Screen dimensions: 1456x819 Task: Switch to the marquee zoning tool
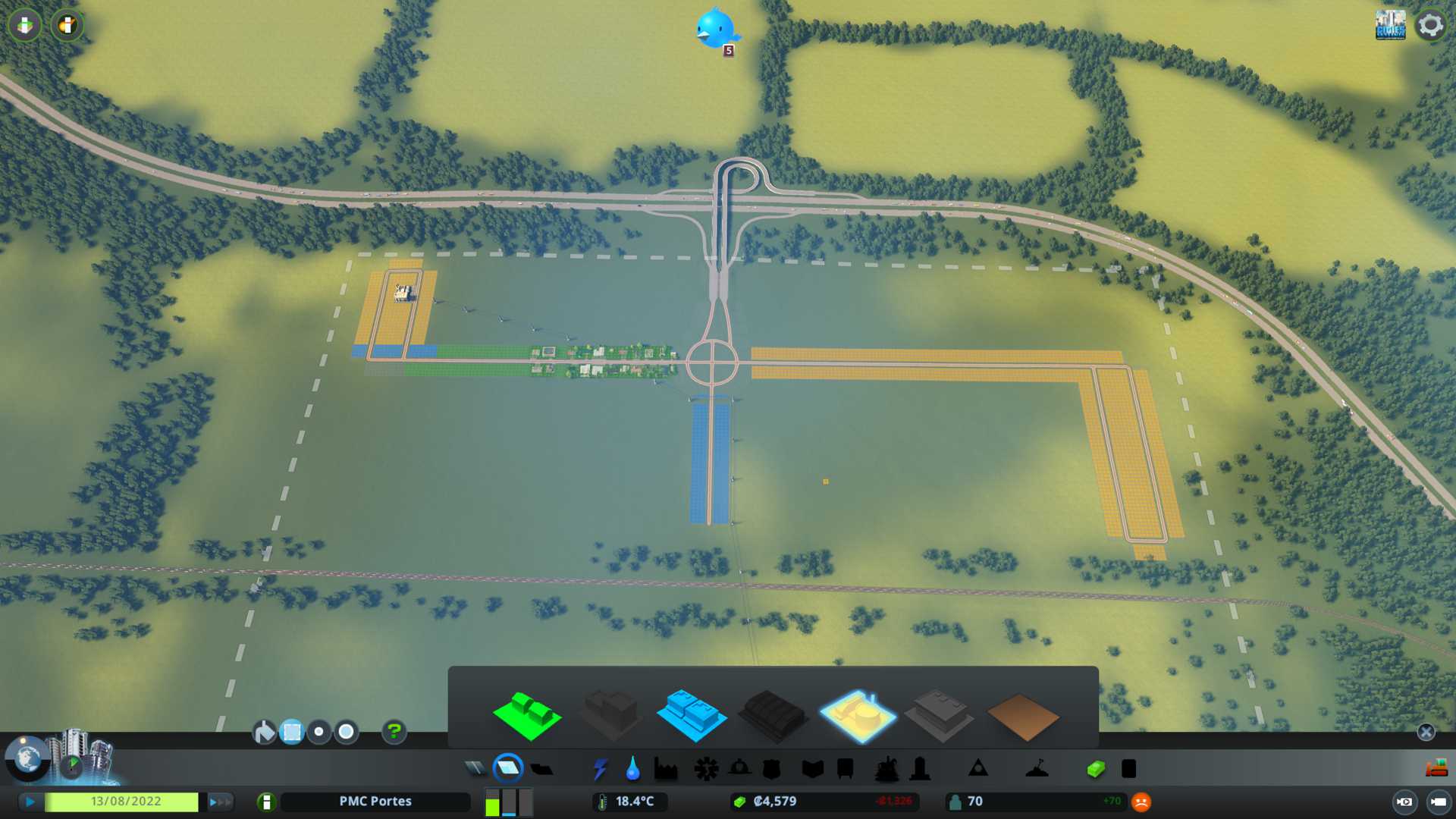click(292, 732)
